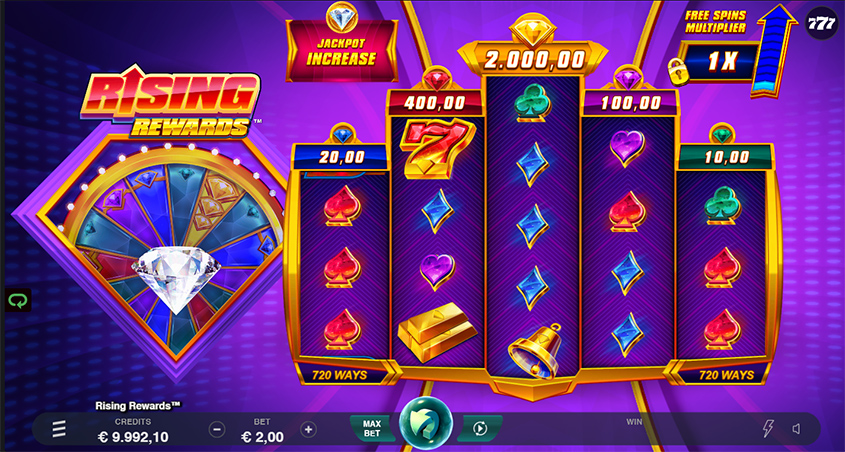This screenshot has width=845, height=452.
Task: Toggle quick spin lightning bolt
Action: click(768, 429)
